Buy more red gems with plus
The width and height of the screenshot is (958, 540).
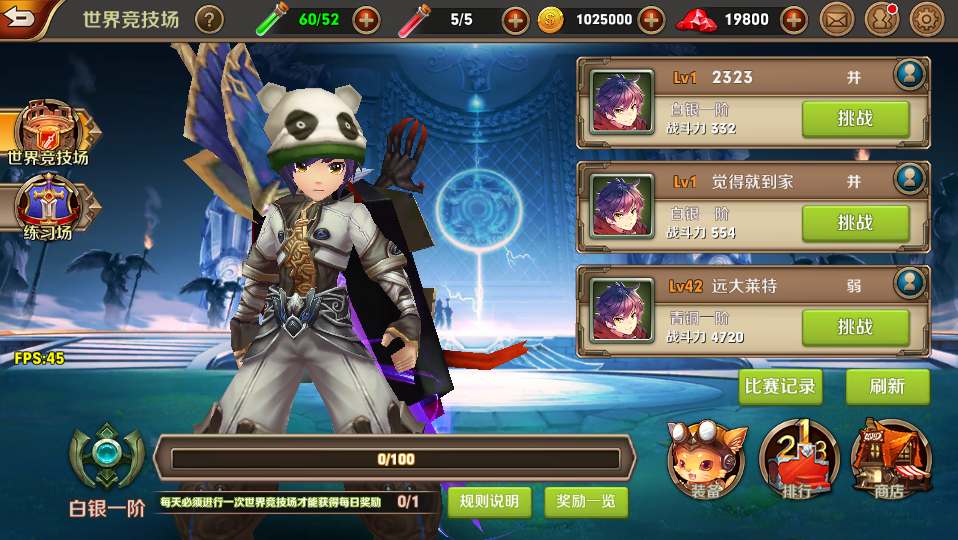793,19
